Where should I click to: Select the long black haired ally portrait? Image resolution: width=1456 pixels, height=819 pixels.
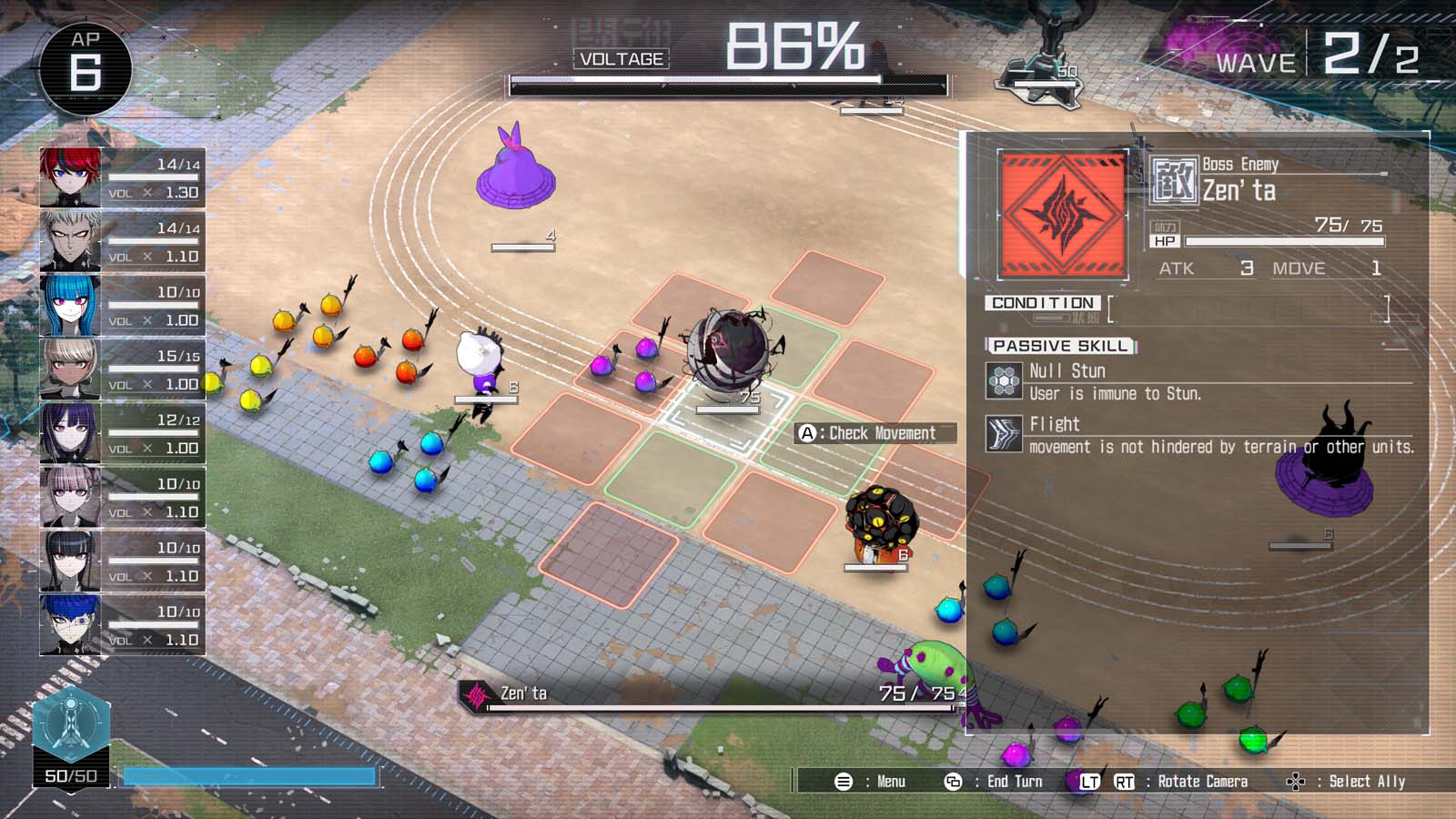71,561
